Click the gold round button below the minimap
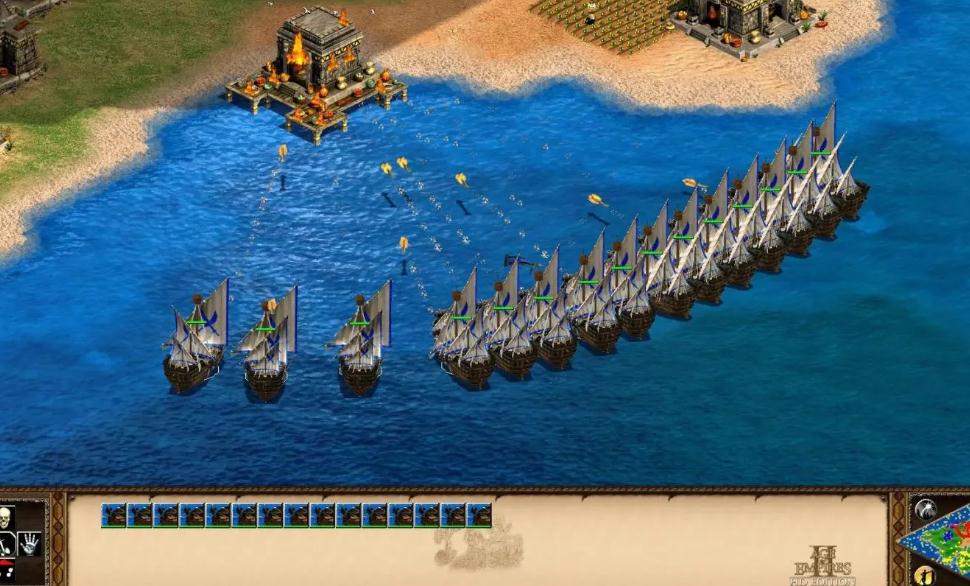 coord(925,576)
